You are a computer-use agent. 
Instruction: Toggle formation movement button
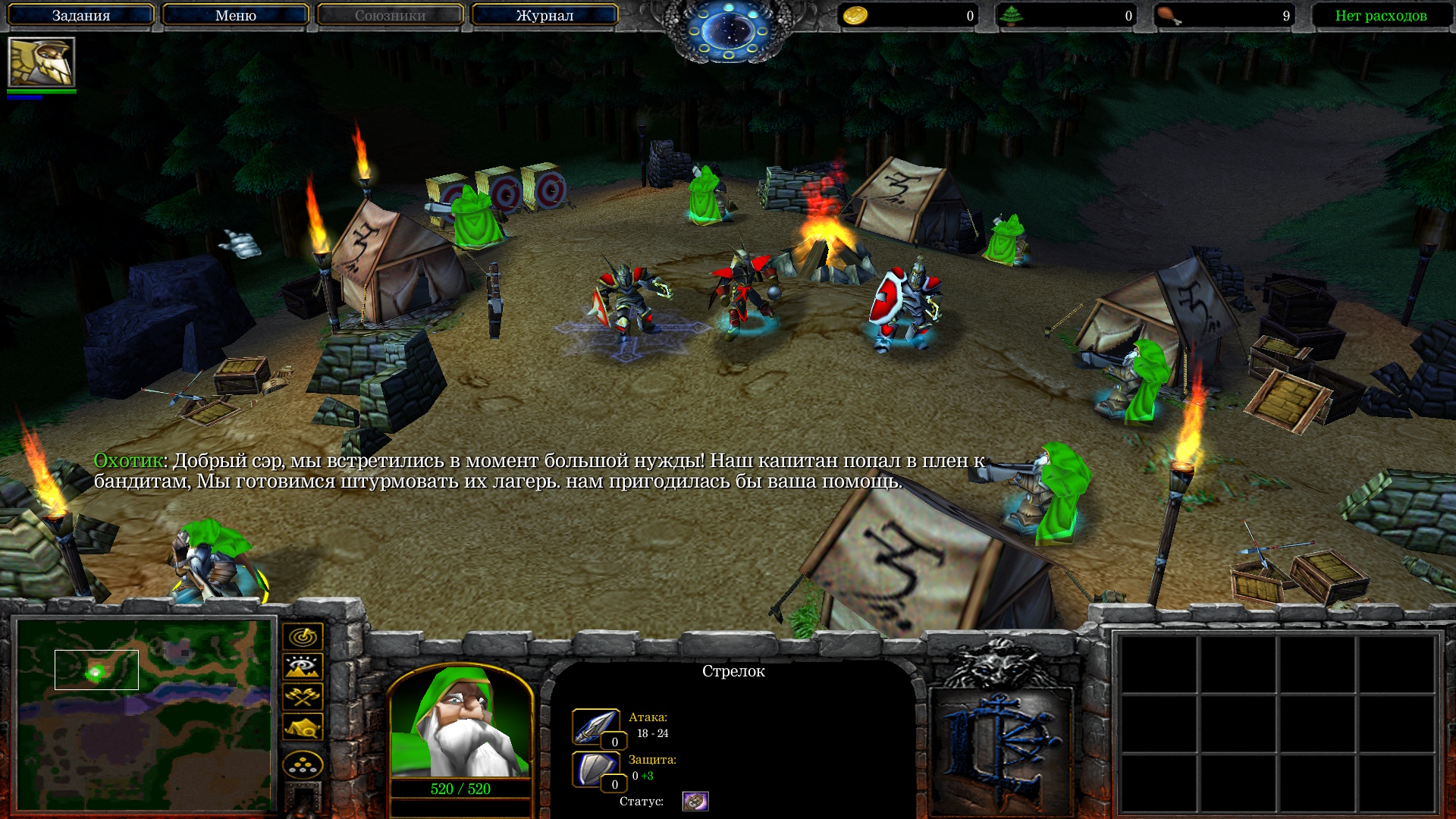[303, 764]
